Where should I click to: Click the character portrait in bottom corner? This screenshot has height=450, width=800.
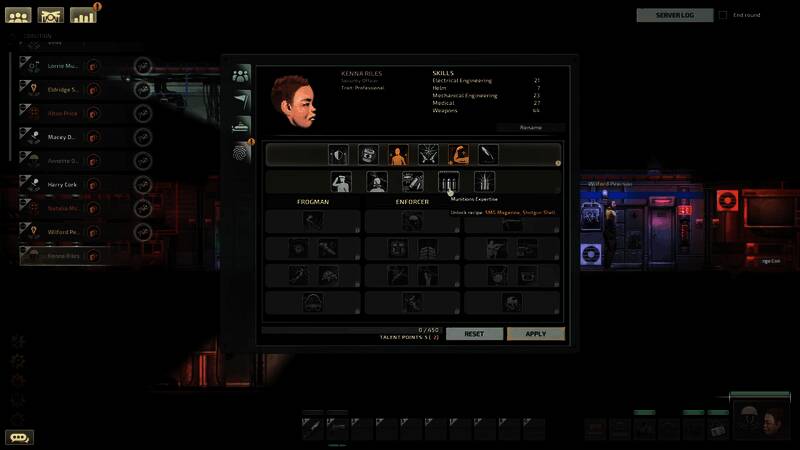[x=762, y=421]
